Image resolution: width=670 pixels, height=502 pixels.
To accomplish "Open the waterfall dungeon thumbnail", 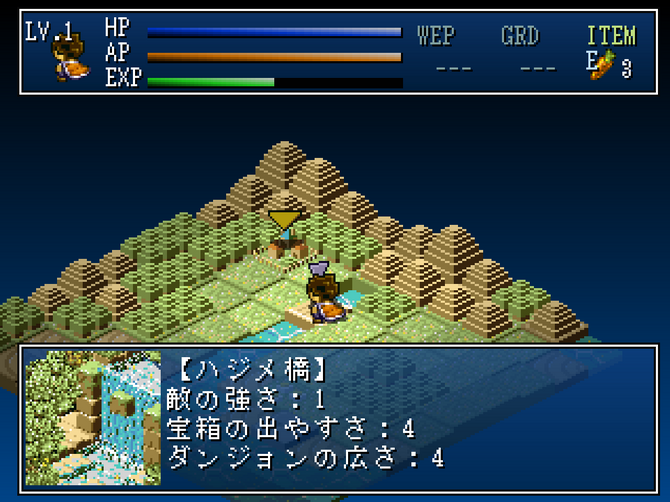I will 92,417.
